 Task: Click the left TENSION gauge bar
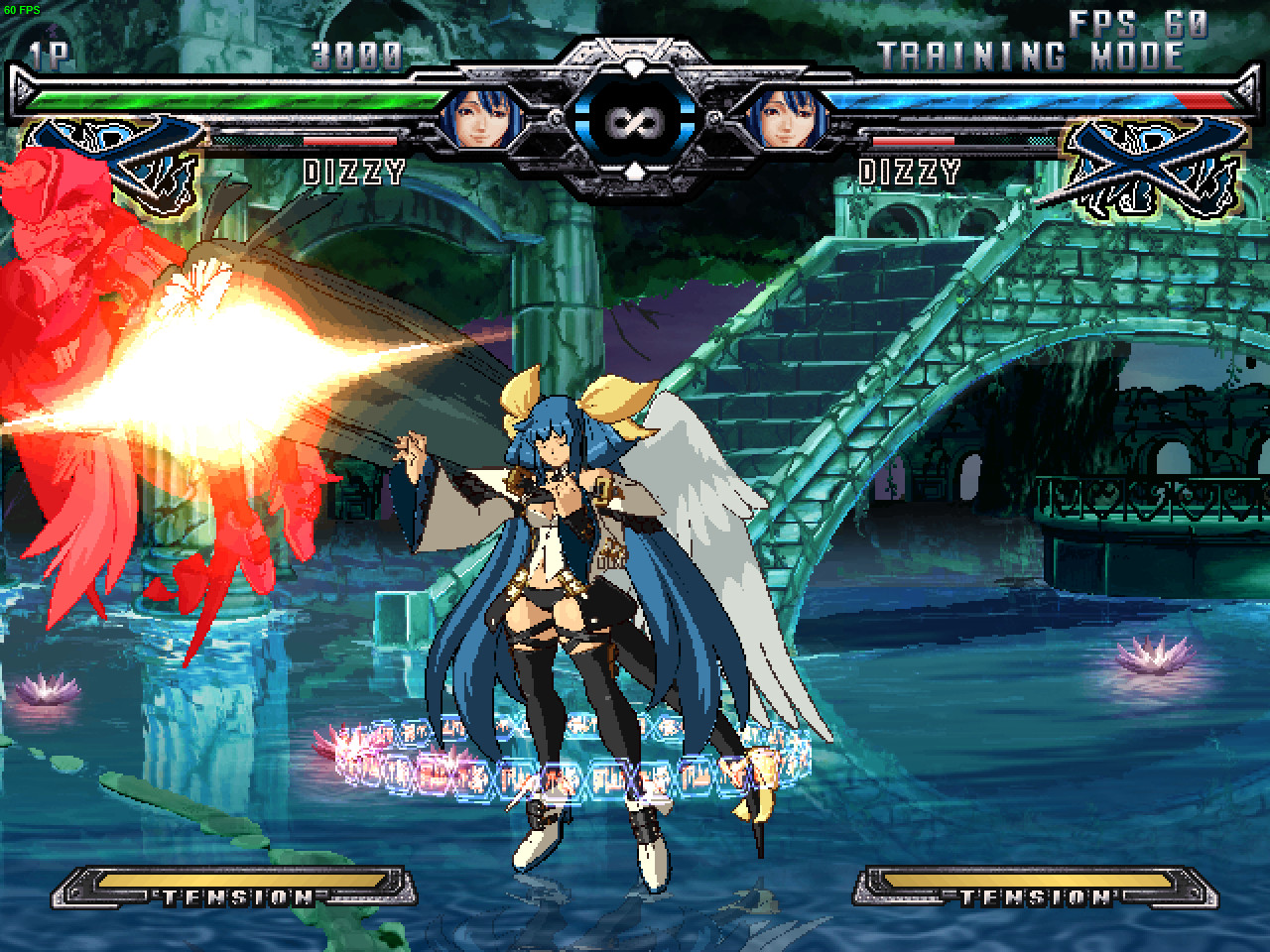235,892
